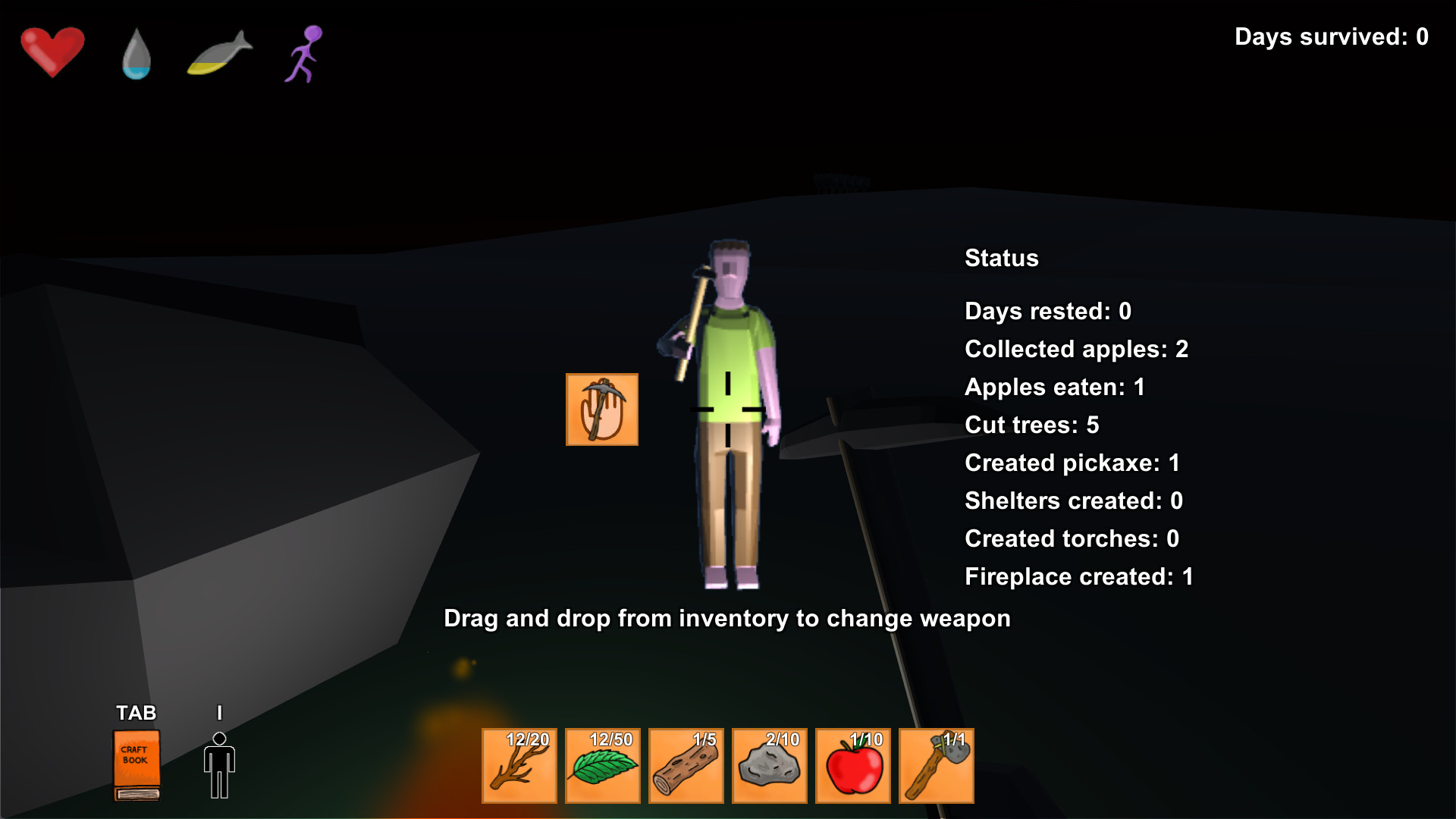Viewport: 1456px width, 819px height.
Task: Select the apple inventory slot
Action: click(x=853, y=766)
